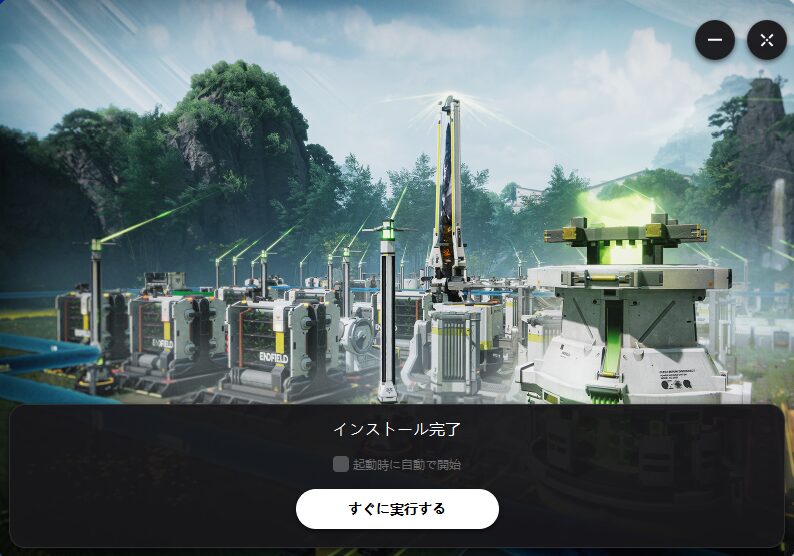The image size is (794, 556).
Task: Toggle the 起動時に自動で開始 checkbox
Action: (341, 464)
